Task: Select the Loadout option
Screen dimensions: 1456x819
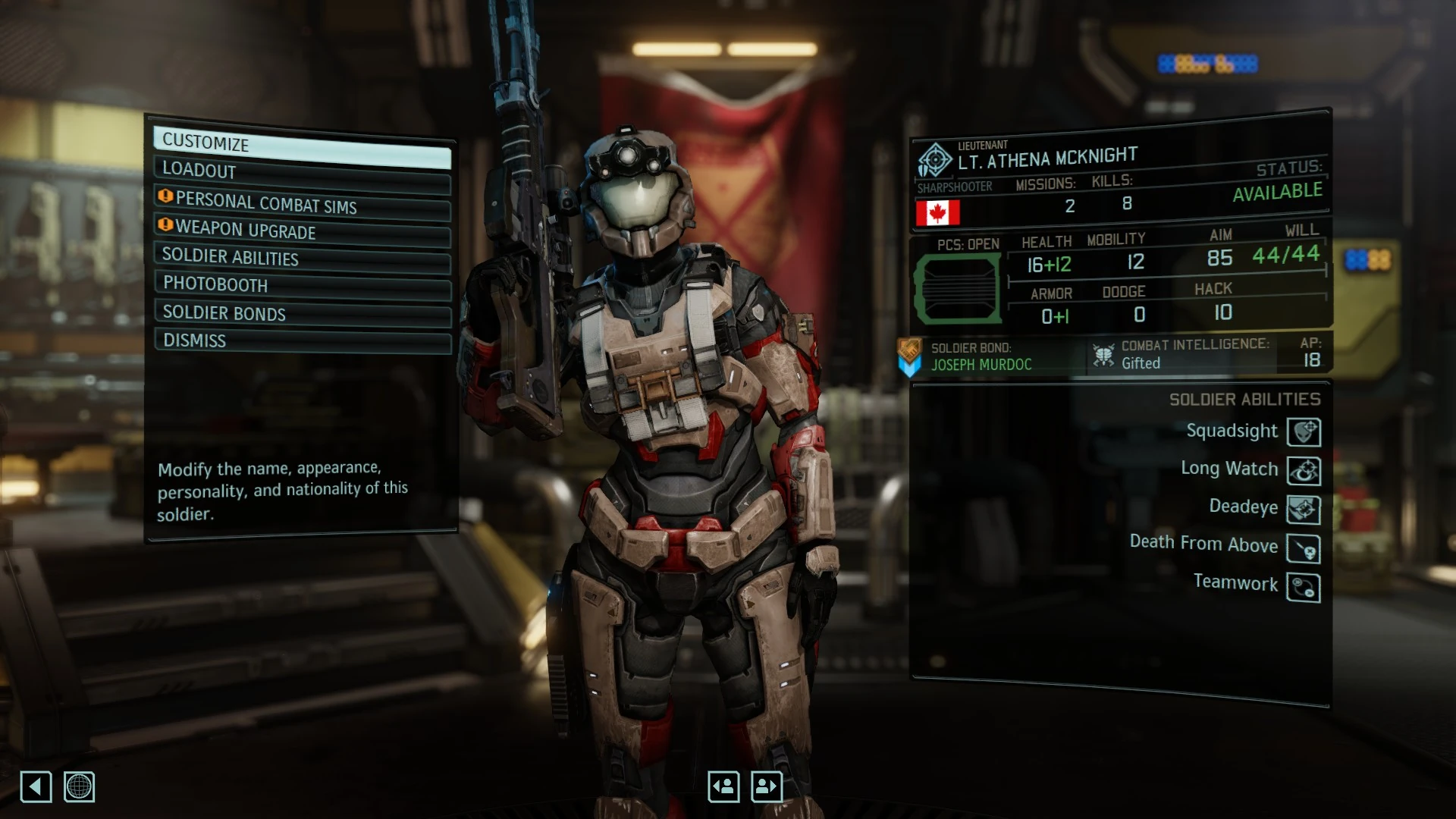Action: point(302,173)
